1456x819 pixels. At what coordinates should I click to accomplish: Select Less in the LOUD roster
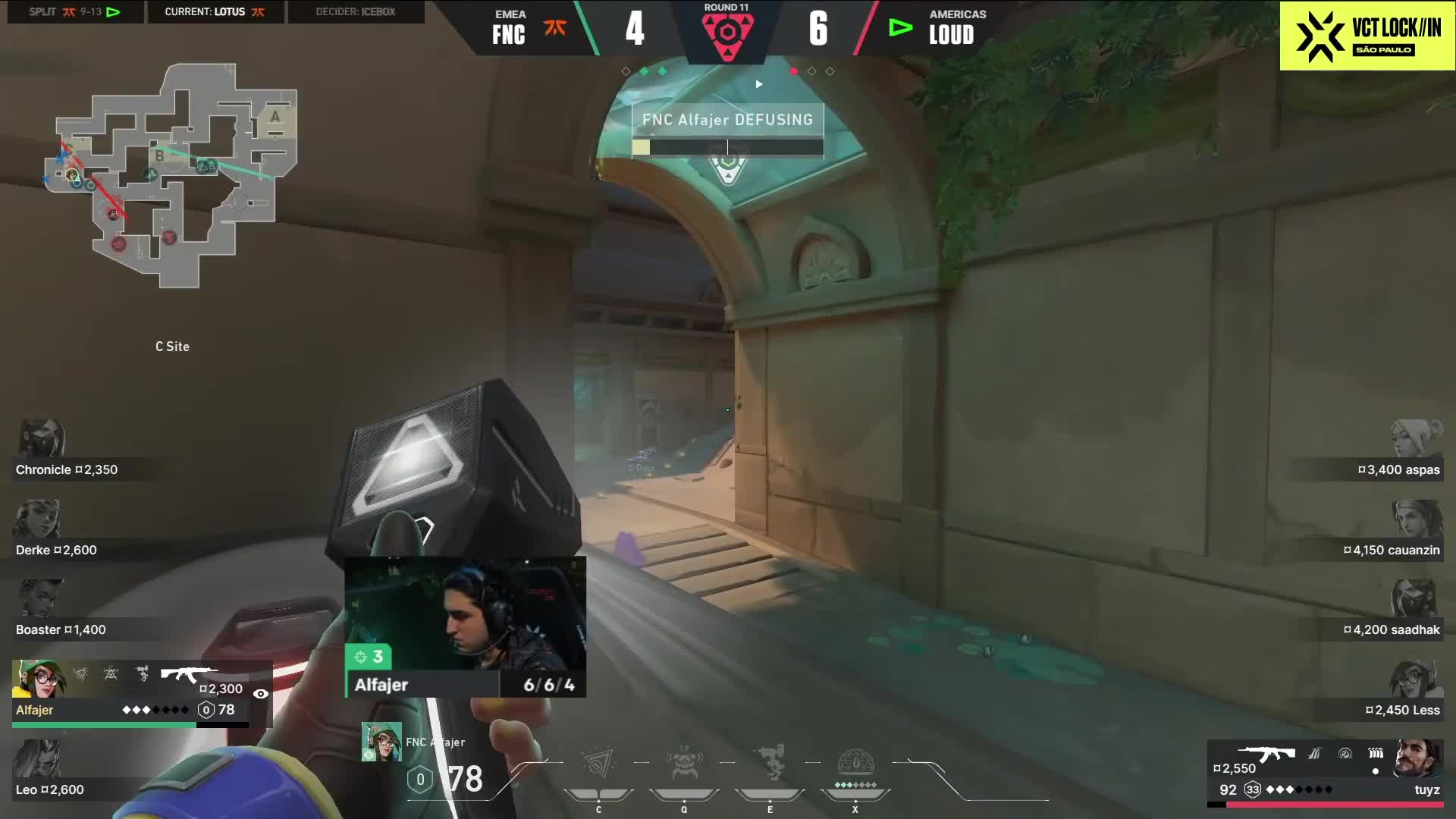point(1401,710)
